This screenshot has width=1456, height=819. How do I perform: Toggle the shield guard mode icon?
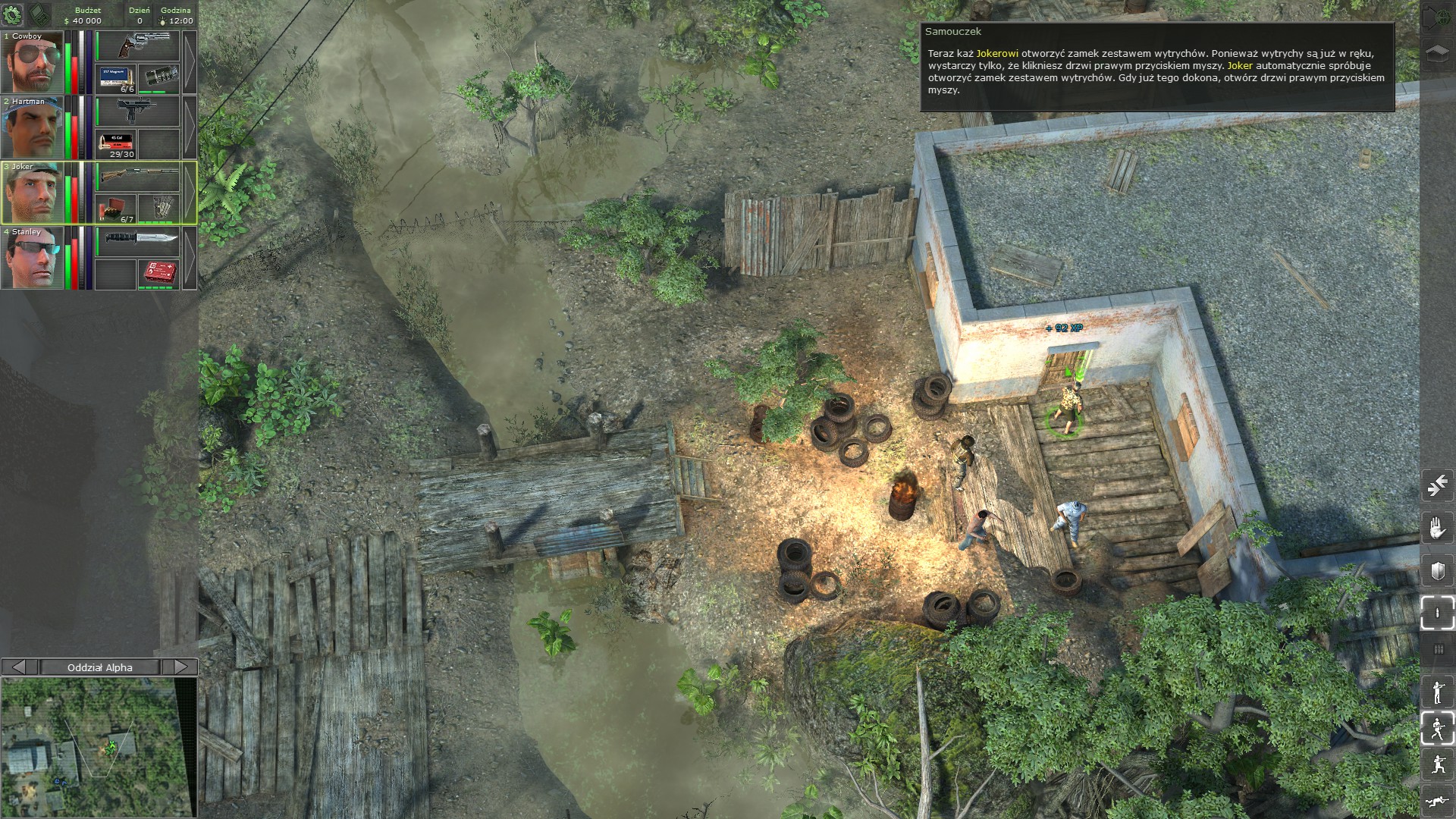coord(1437,571)
